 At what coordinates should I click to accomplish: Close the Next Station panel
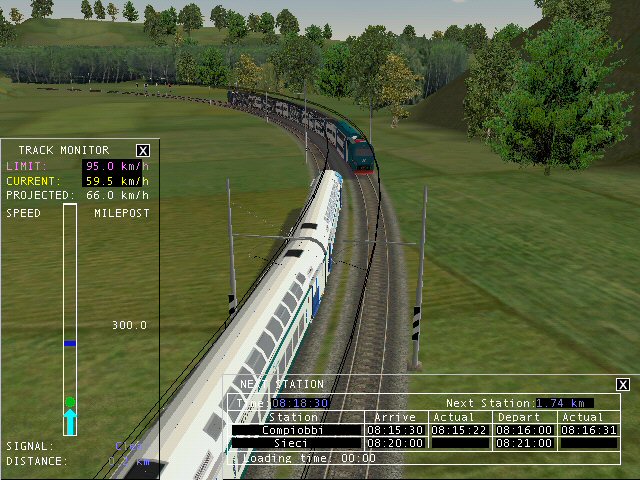[623, 385]
